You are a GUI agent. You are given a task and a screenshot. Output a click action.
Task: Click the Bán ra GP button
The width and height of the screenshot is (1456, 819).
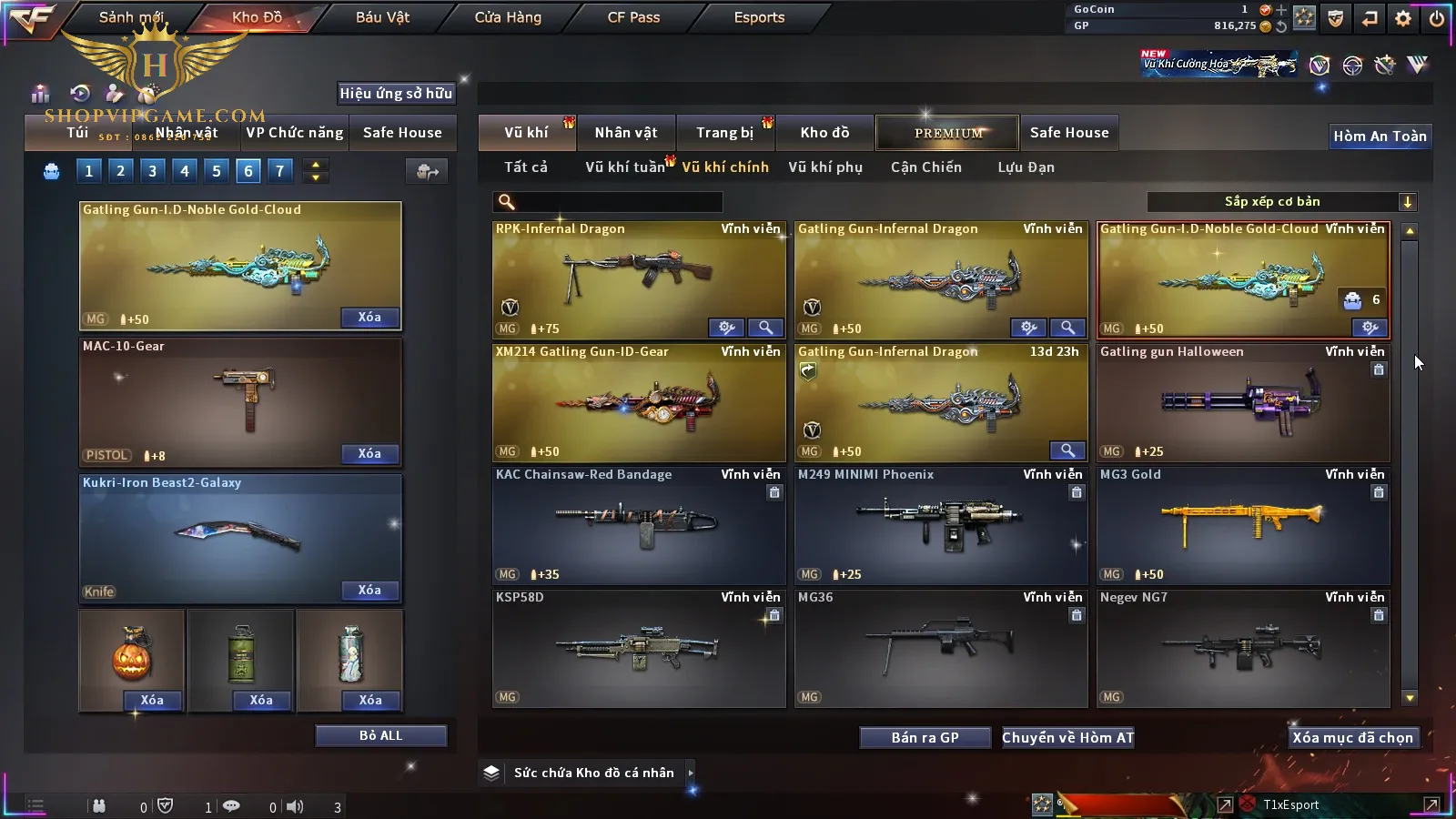point(925,738)
